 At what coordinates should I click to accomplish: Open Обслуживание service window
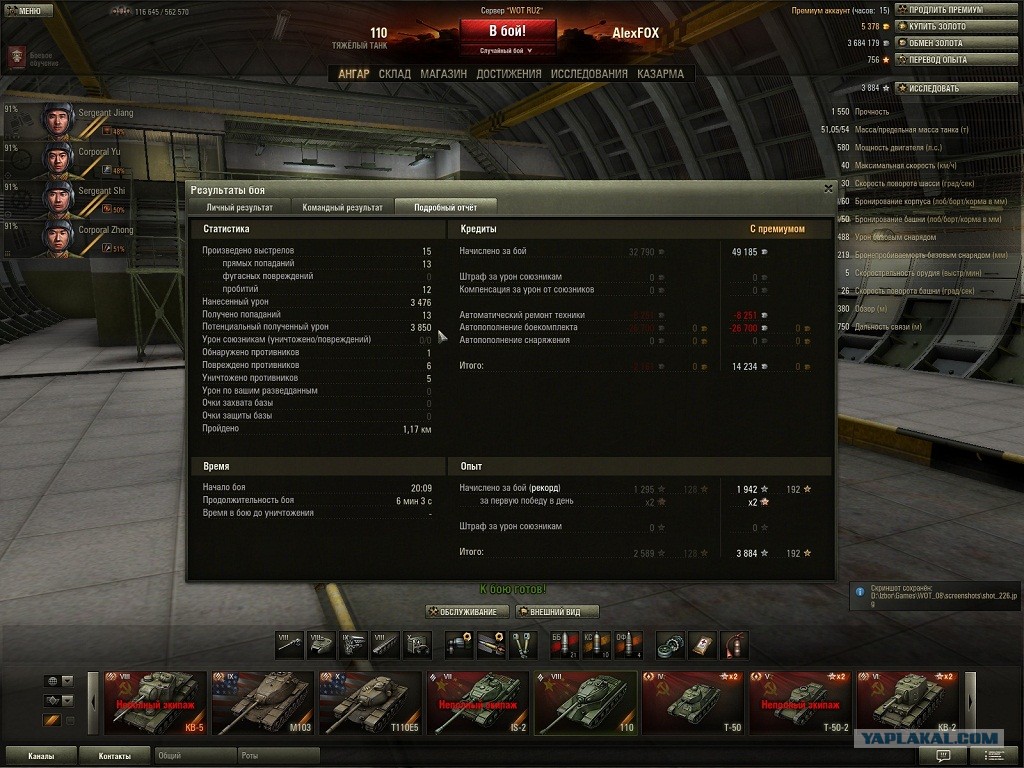coord(467,612)
